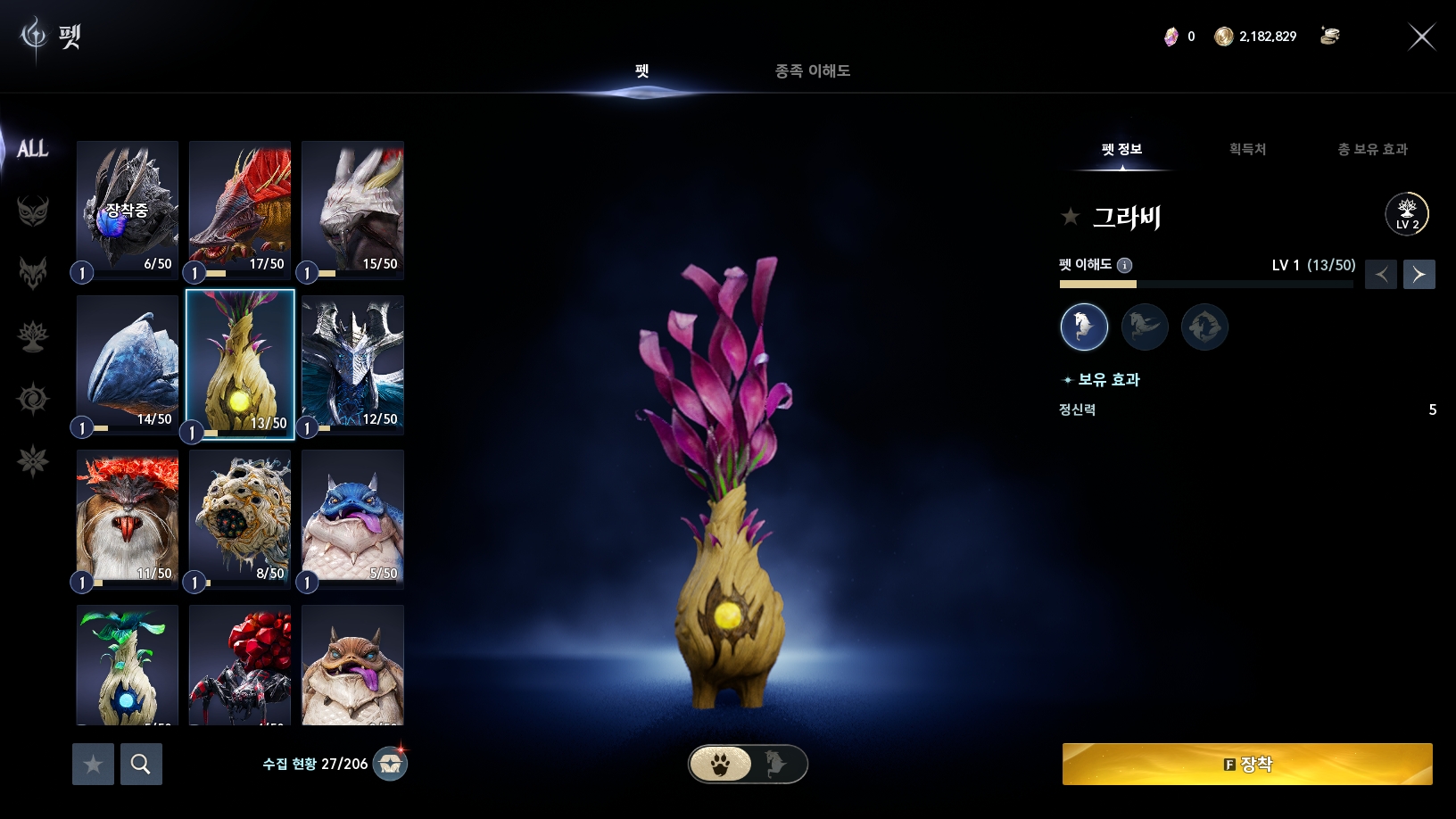1456x819 pixels.
Task: Choose the blue toad pet card 5/50
Action: pos(352,517)
